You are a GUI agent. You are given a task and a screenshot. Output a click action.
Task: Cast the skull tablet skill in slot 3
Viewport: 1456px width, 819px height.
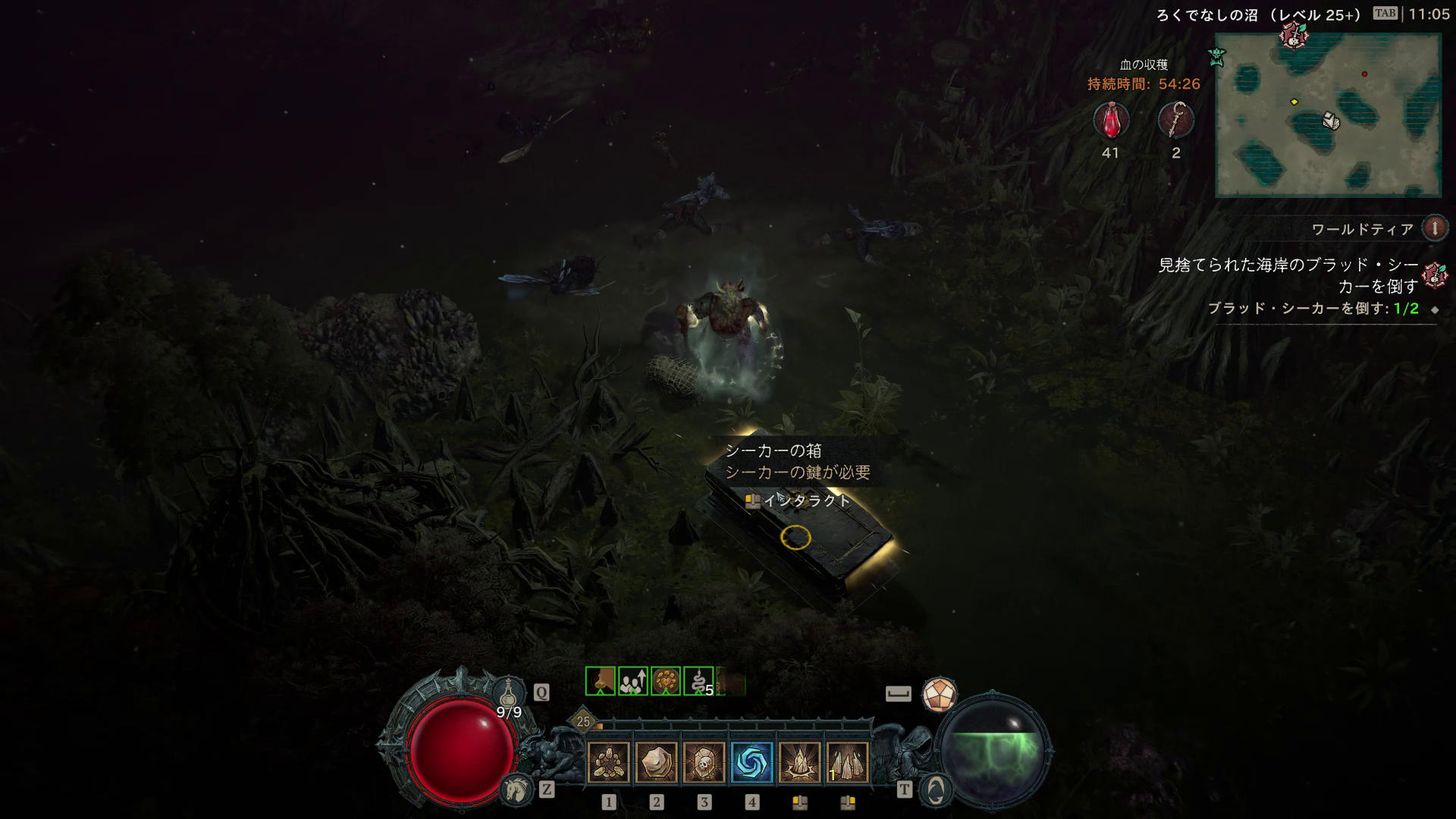(x=704, y=762)
